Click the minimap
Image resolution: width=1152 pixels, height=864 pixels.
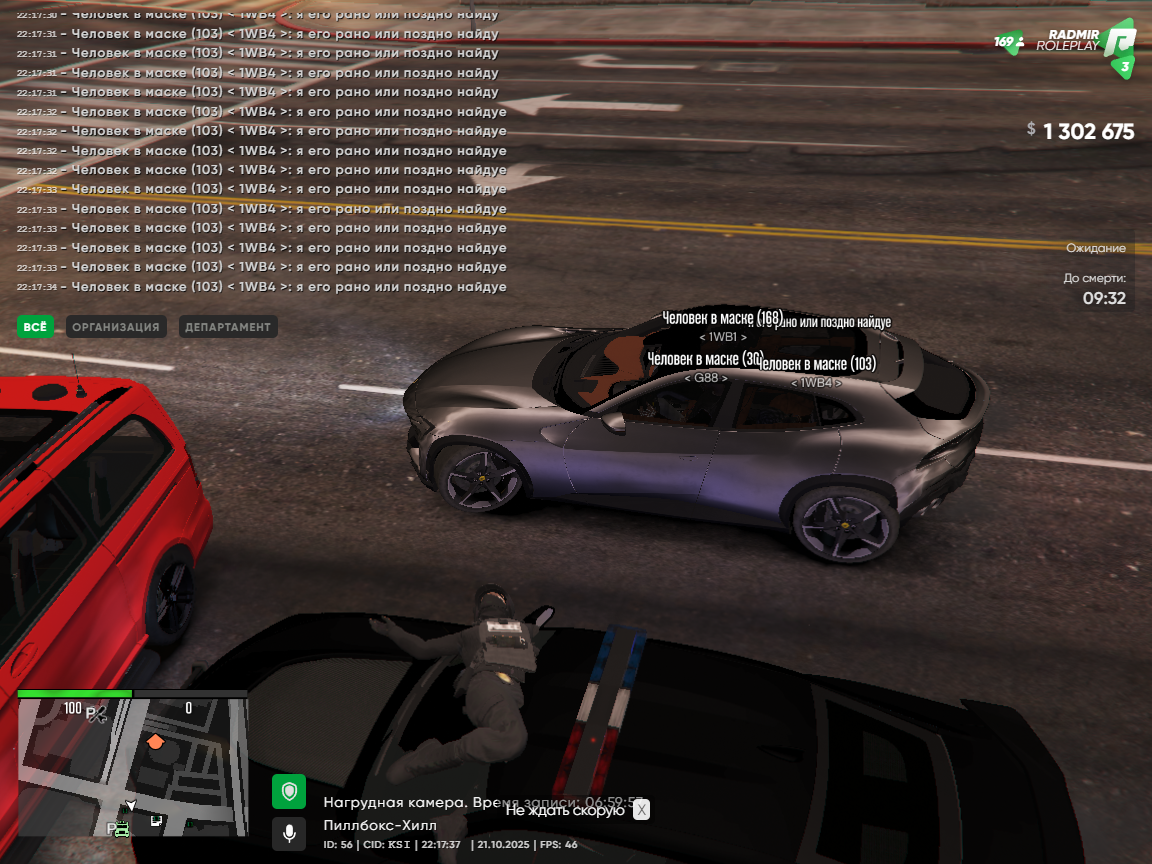tap(133, 767)
